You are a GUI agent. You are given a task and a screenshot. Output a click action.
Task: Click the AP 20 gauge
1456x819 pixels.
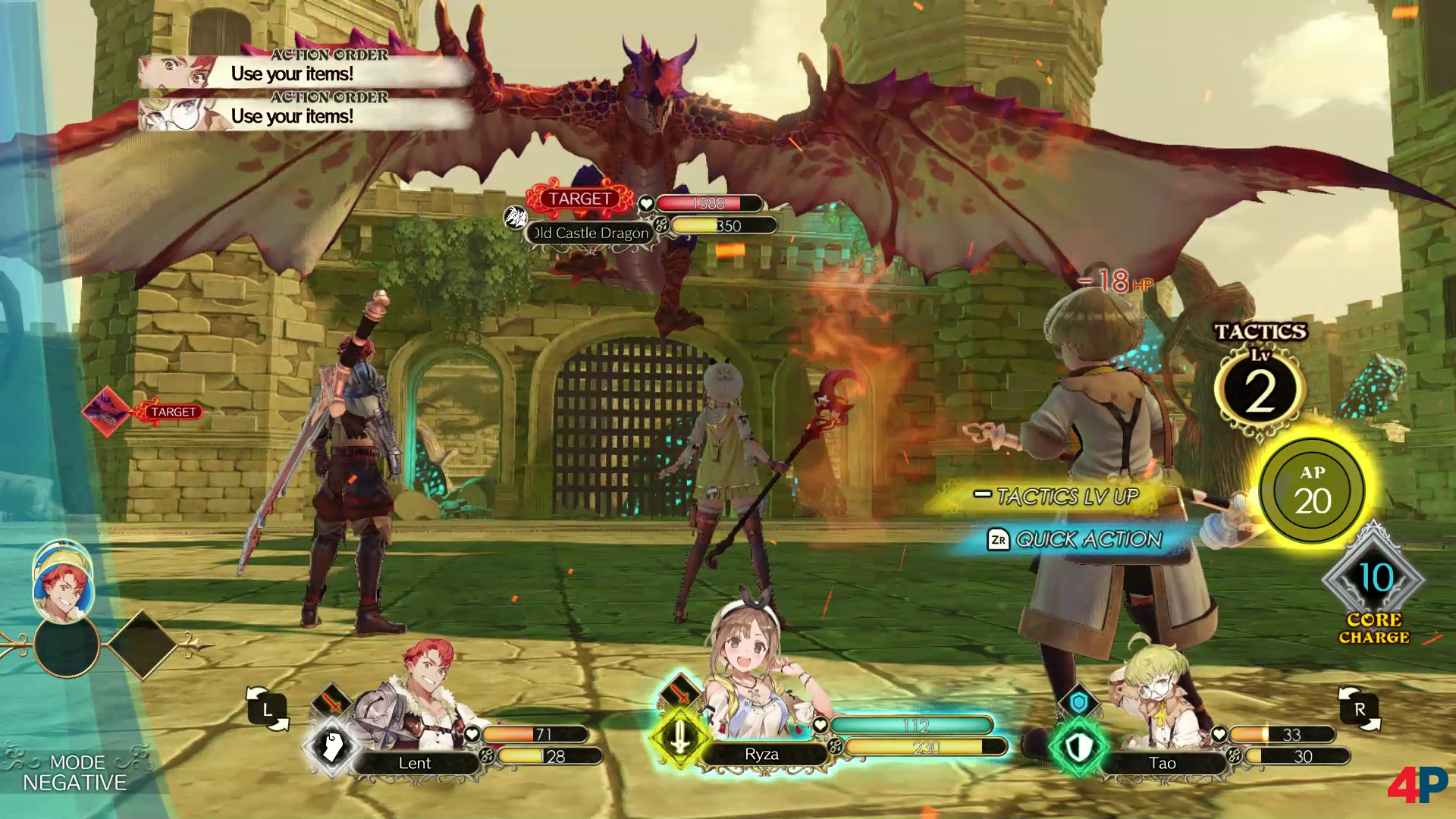[x=1313, y=490]
